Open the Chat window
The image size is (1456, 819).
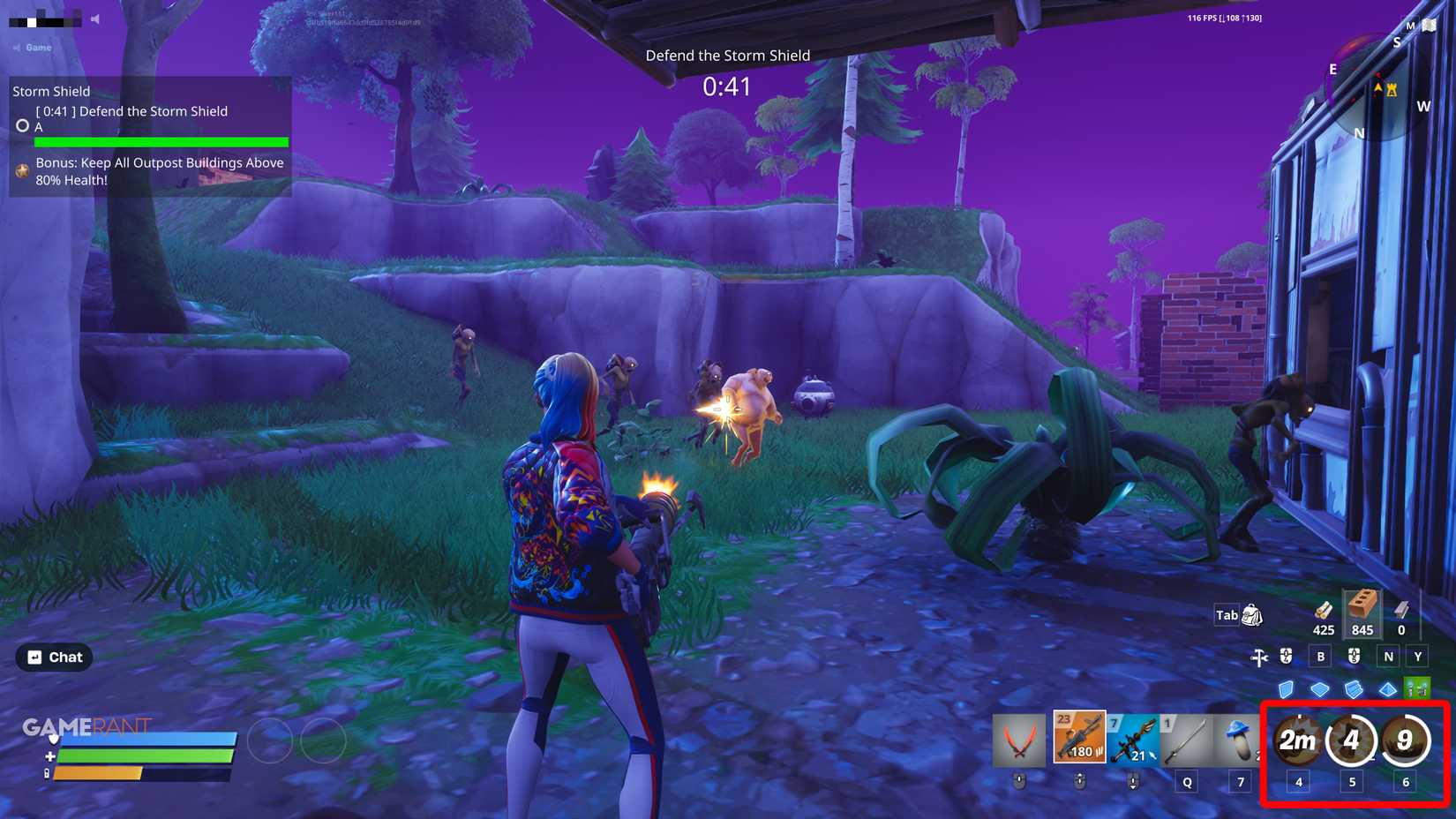pos(54,657)
